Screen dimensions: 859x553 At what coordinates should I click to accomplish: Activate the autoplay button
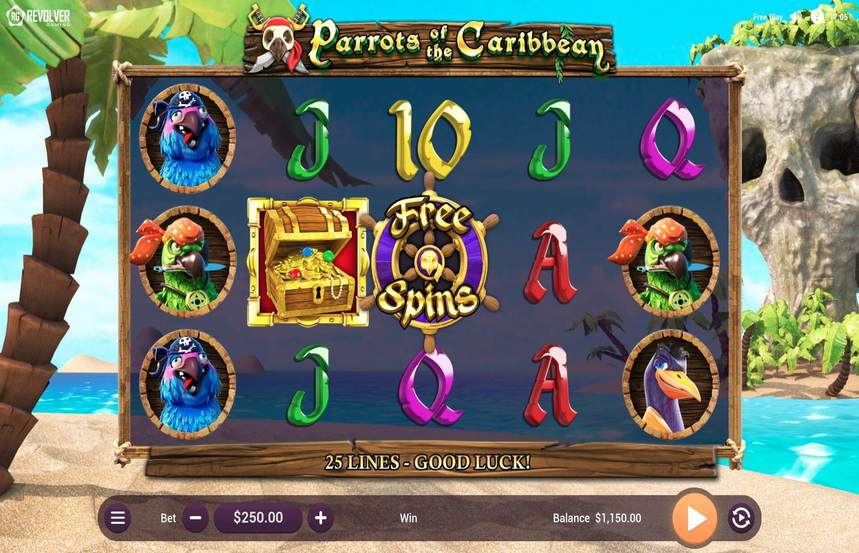click(x=741, y=518)
